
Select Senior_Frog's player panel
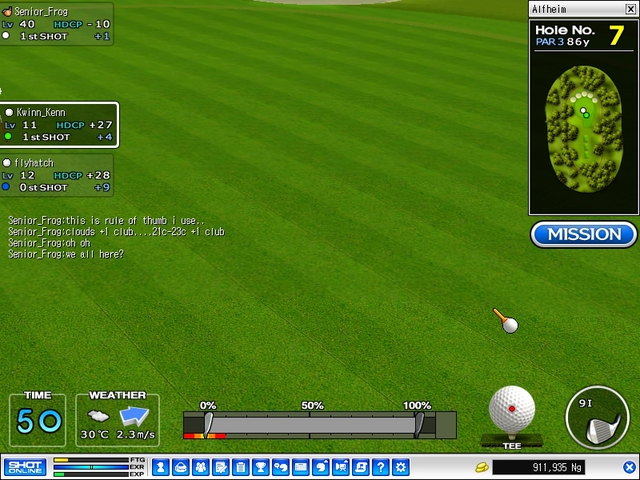pos(56,24)
